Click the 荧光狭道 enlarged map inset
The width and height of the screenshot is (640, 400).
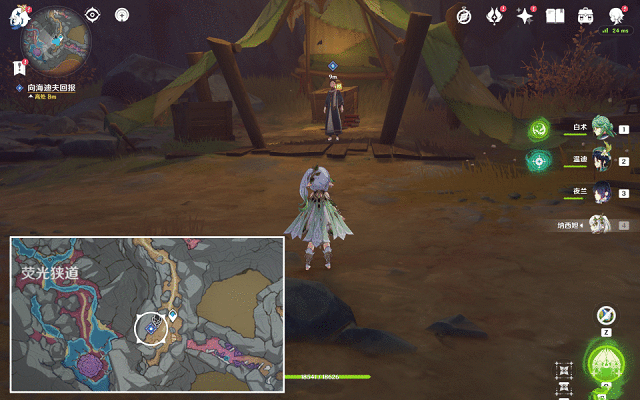pyautogui.click(x=147, y=314)
